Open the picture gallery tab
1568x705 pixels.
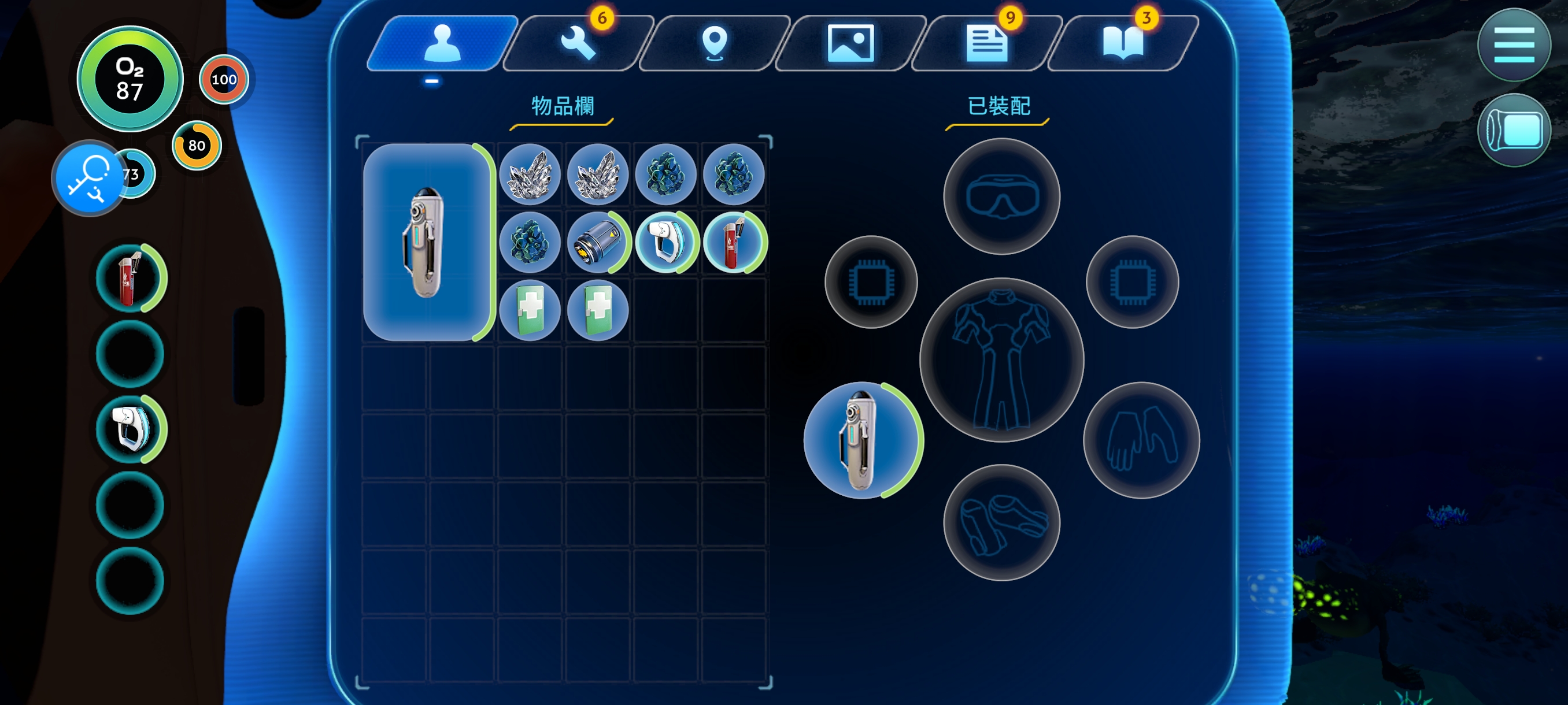point(850,43)
